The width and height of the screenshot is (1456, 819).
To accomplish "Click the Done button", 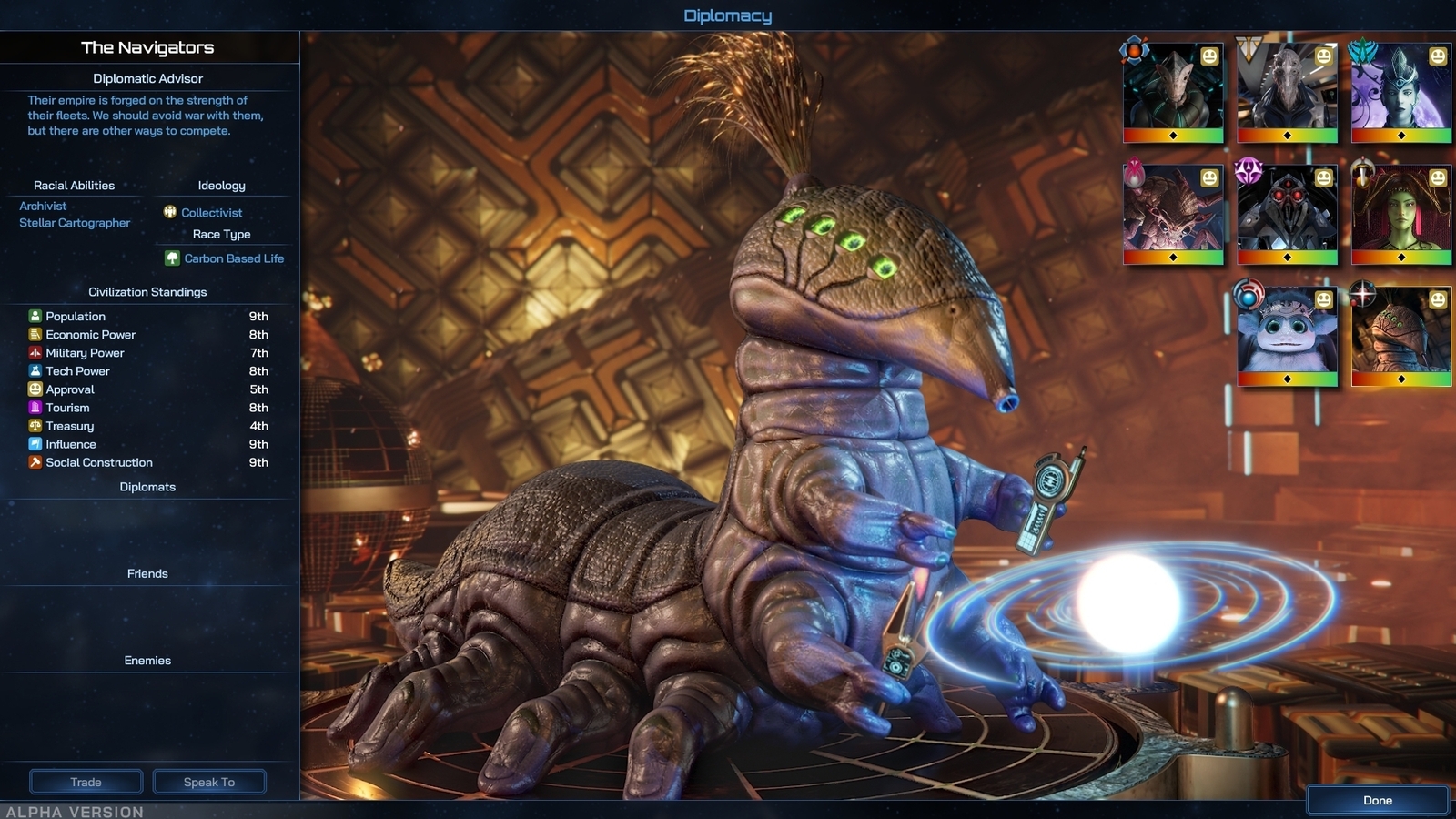I will pos(1376,800).
